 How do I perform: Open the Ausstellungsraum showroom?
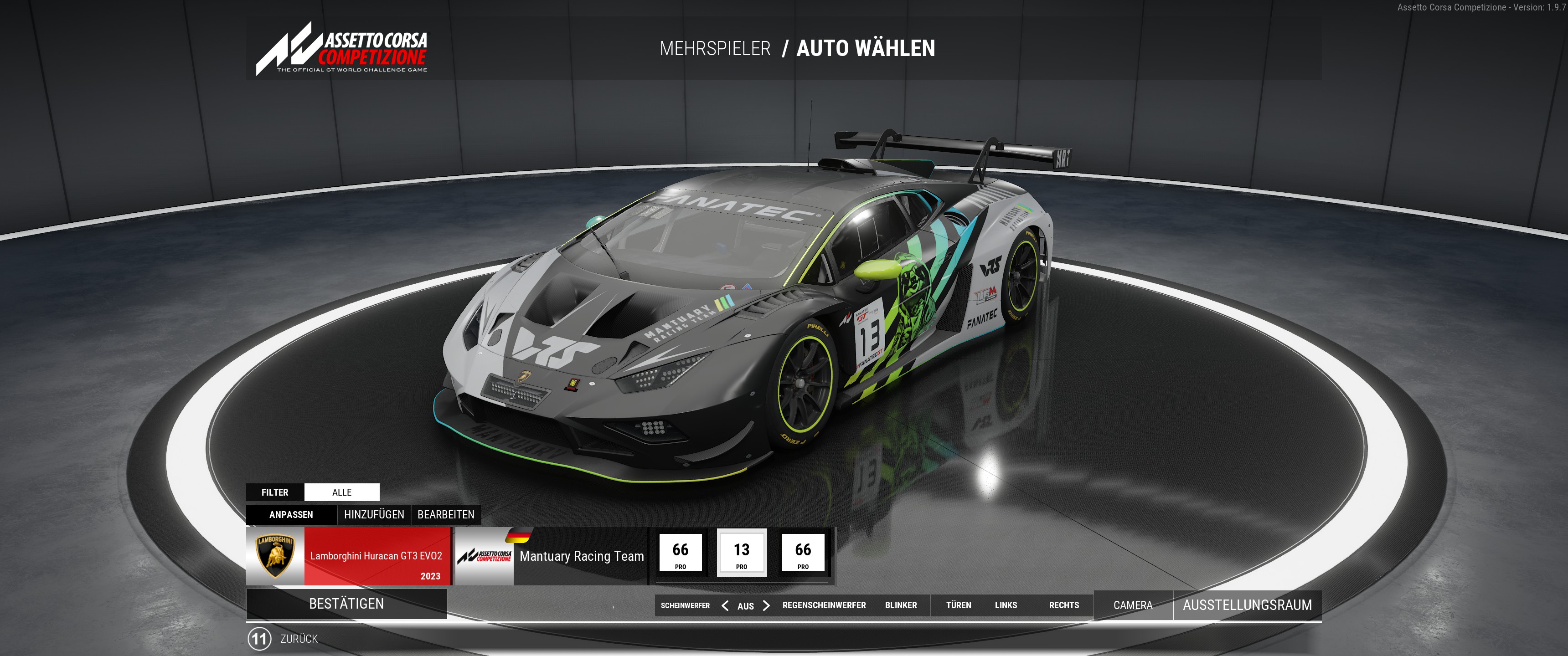[1247, 605]
